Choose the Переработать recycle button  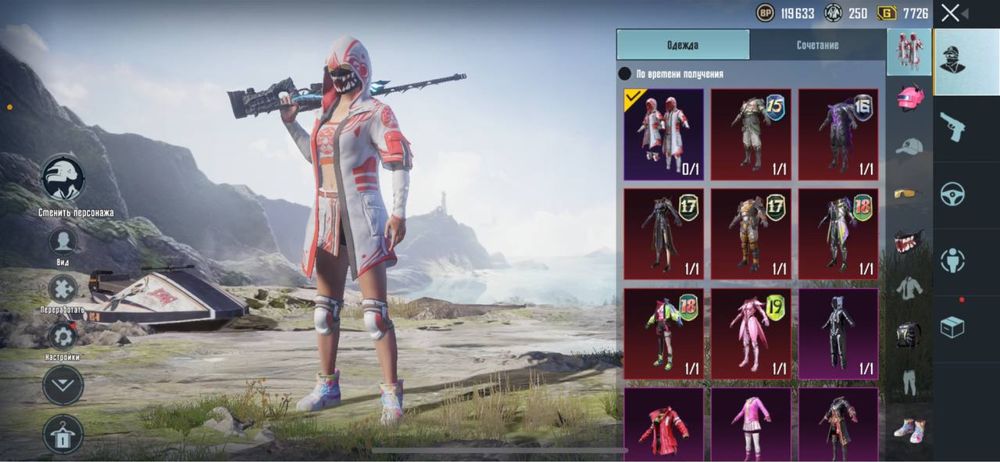pos(63,289)
